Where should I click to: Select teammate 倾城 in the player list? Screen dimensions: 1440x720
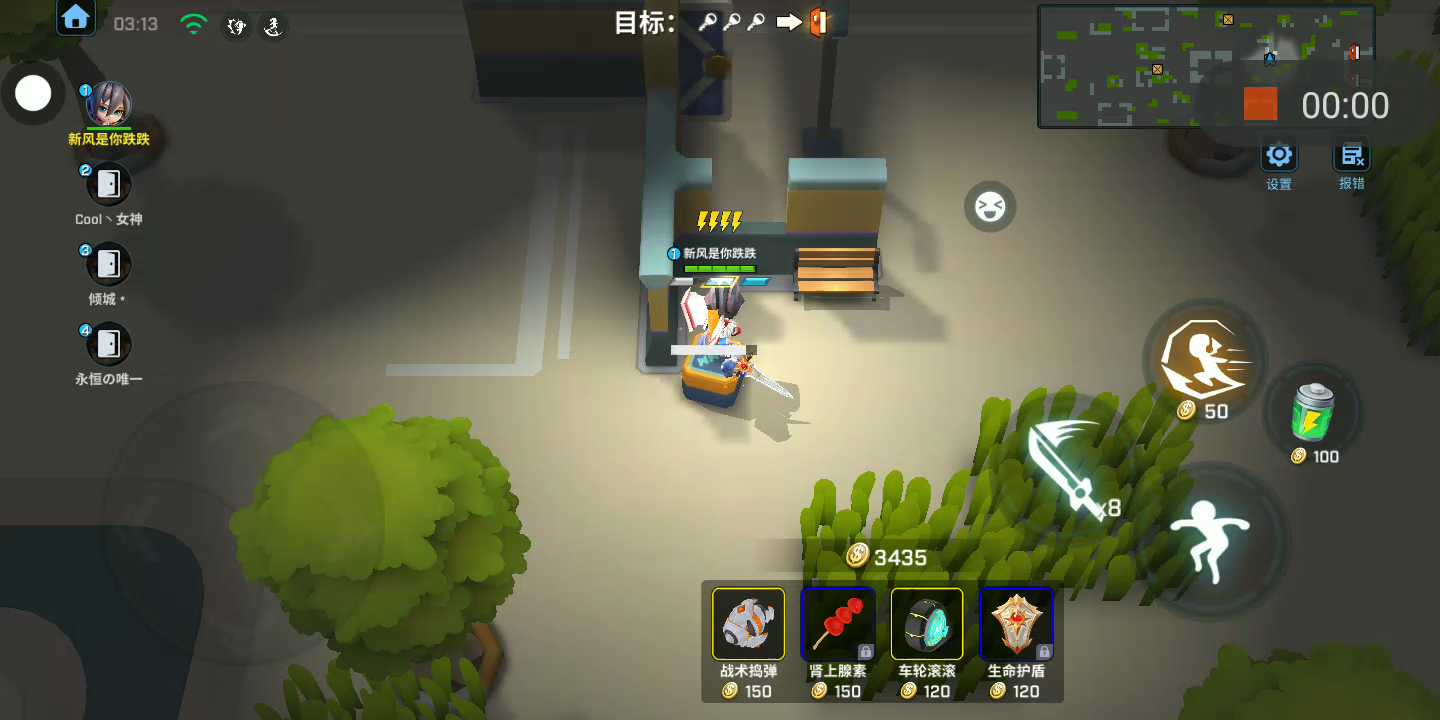pos(109,264)
